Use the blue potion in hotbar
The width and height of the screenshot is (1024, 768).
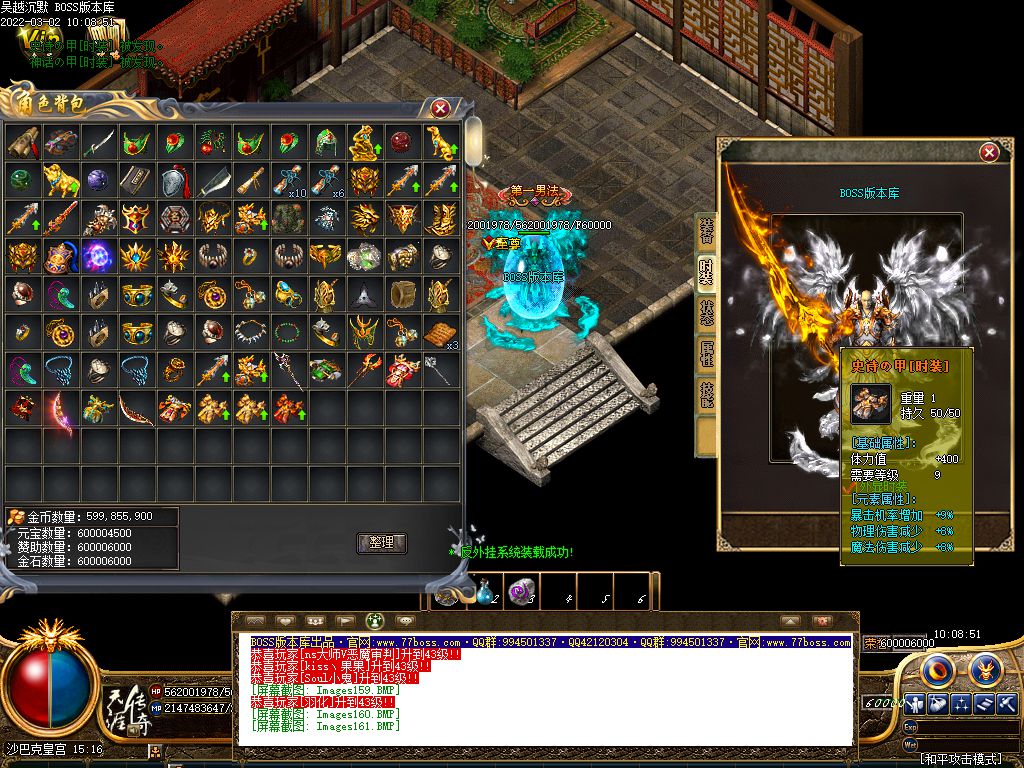485,592
